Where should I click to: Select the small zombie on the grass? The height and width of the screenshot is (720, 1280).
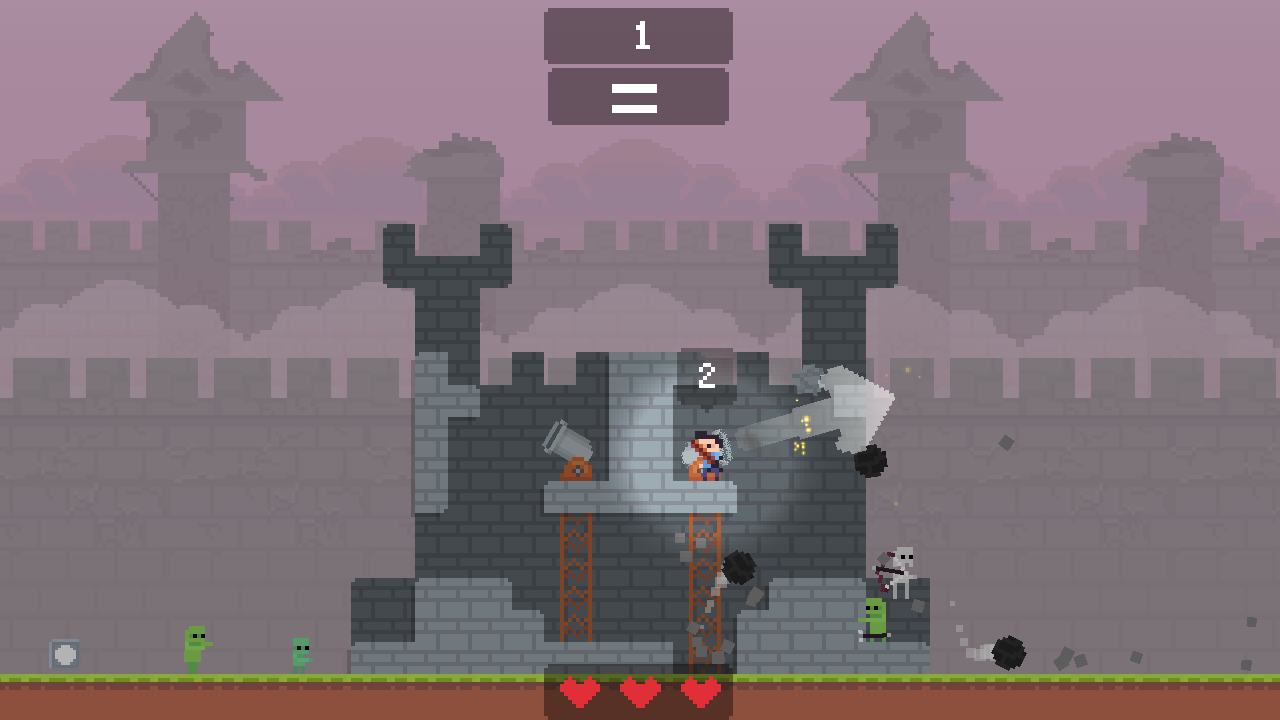tap(300, 655)
